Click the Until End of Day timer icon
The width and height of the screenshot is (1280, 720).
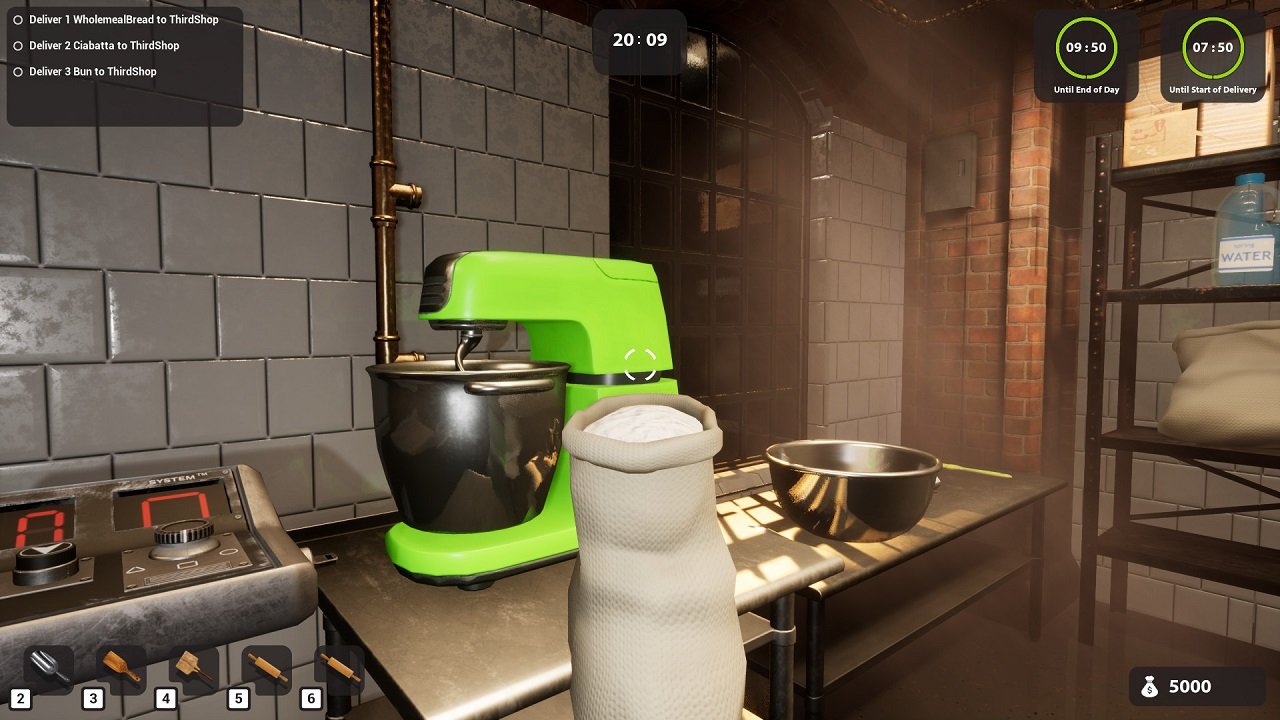(x=1086, y=47)
